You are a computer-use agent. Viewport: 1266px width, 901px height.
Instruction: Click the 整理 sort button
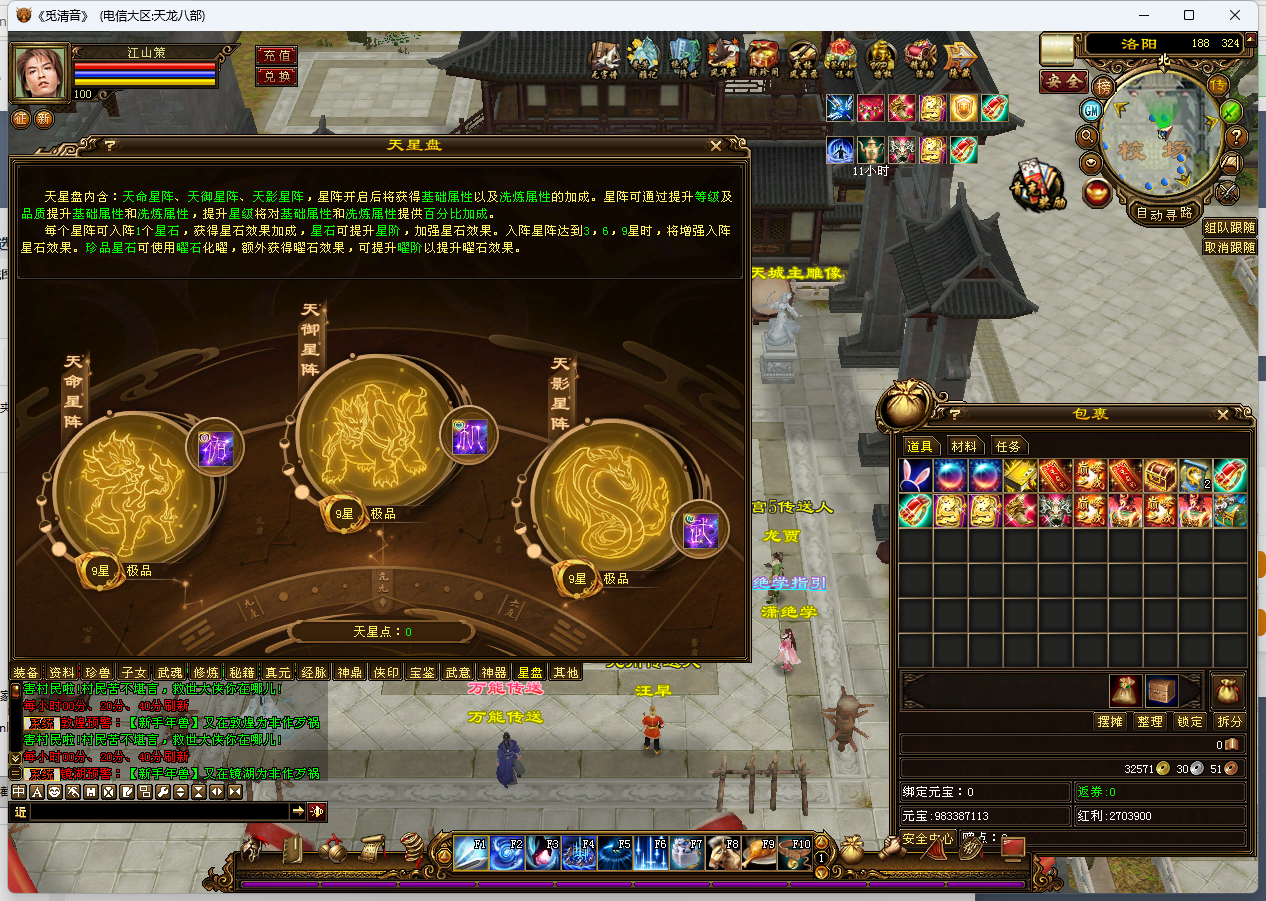point(1150,721)
